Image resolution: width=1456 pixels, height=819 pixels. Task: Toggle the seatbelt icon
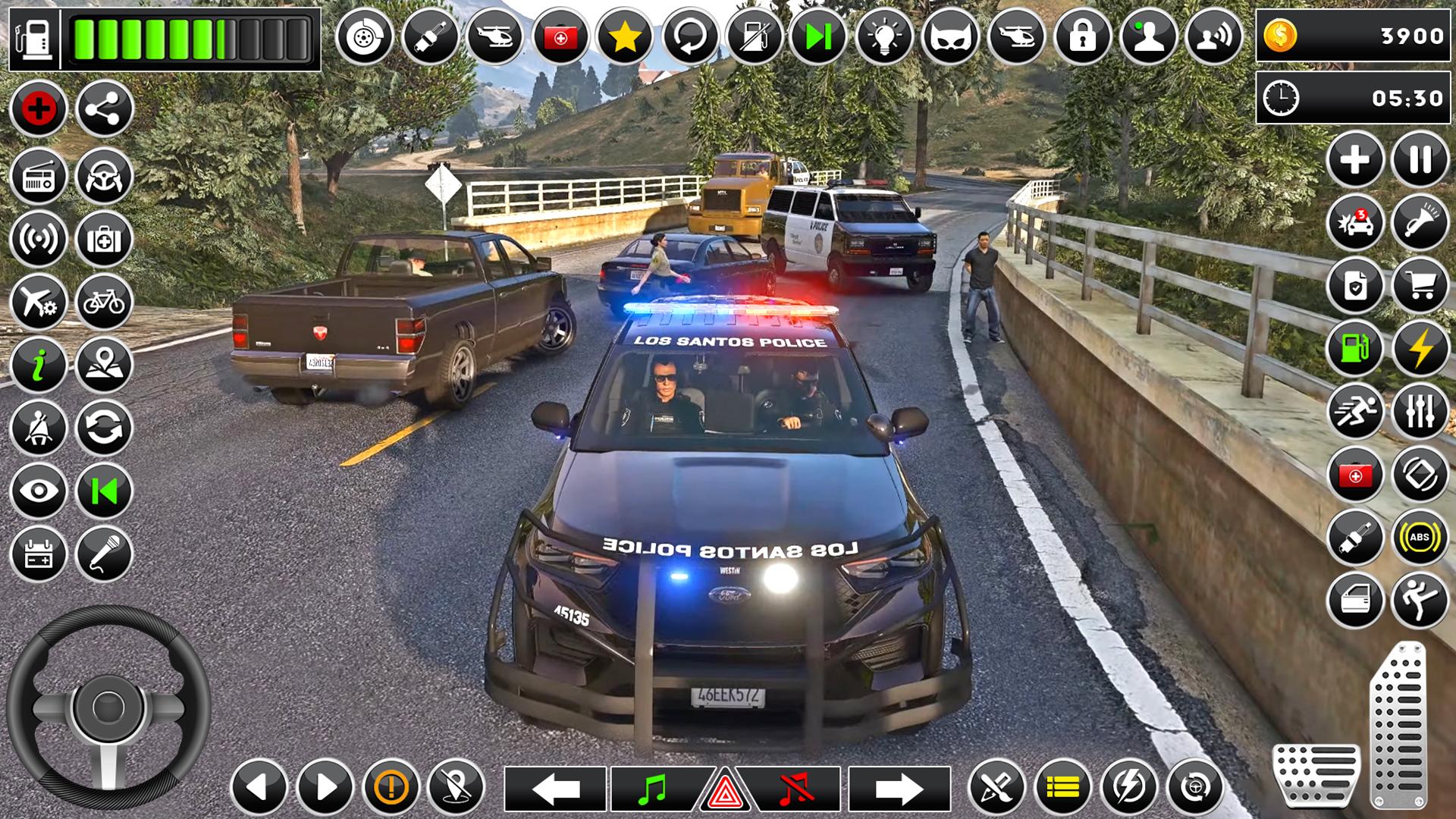pos(39,428)
